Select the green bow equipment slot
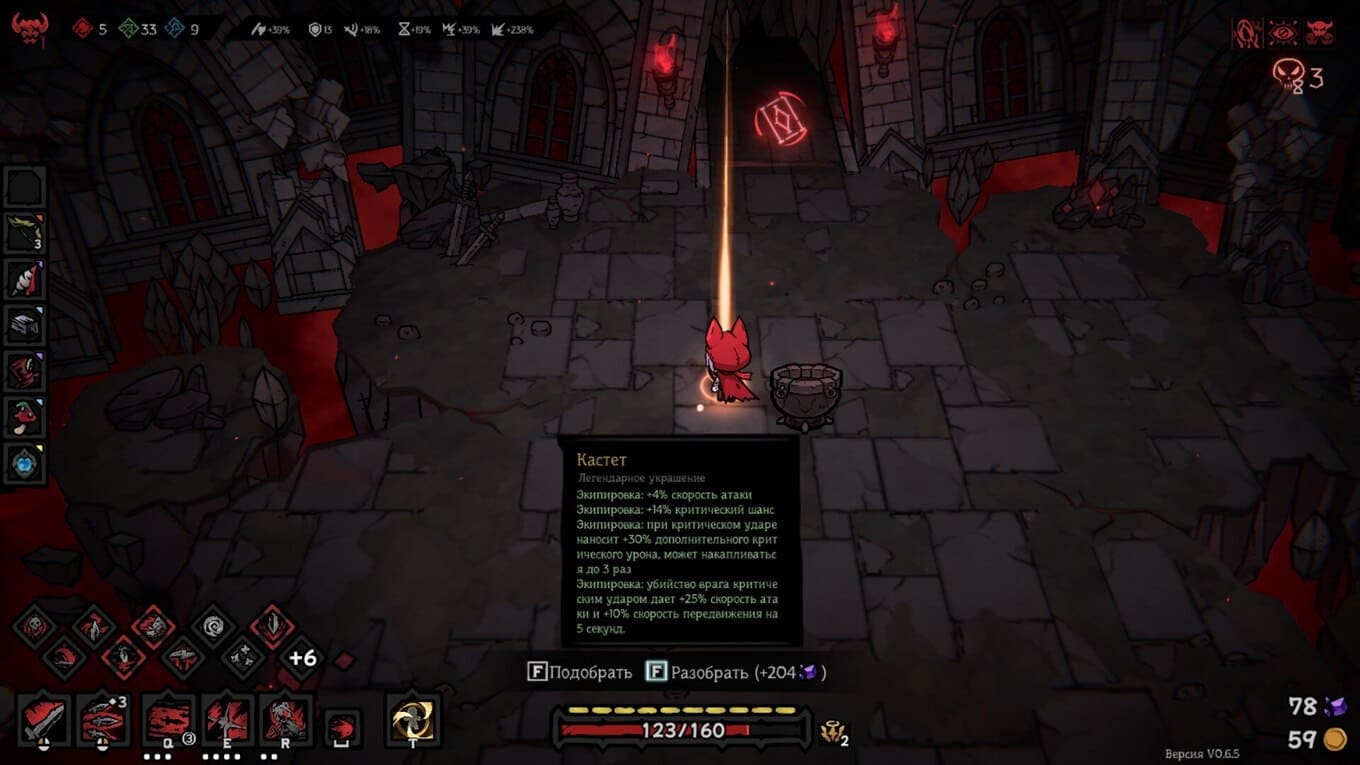 24,232
